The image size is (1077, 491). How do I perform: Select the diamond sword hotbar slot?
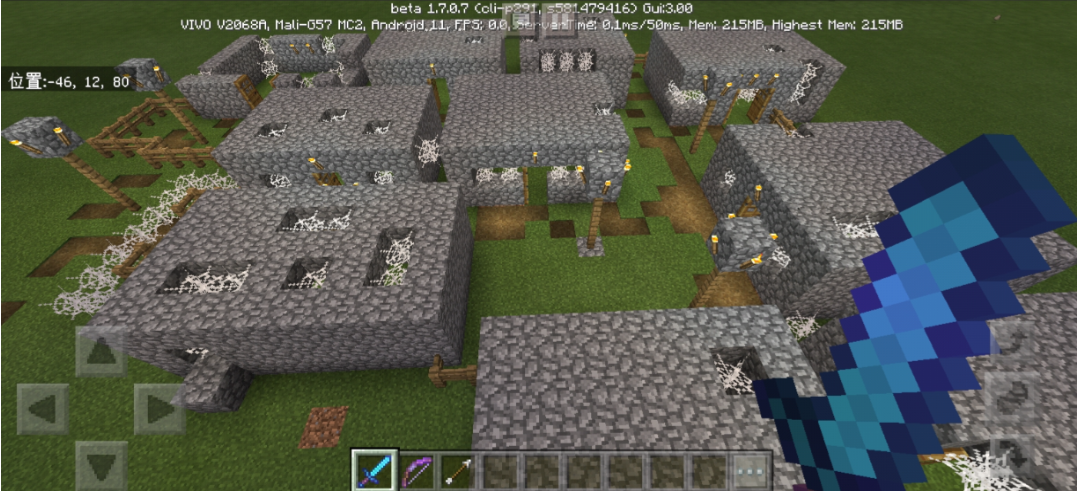(x=374, y=470)
